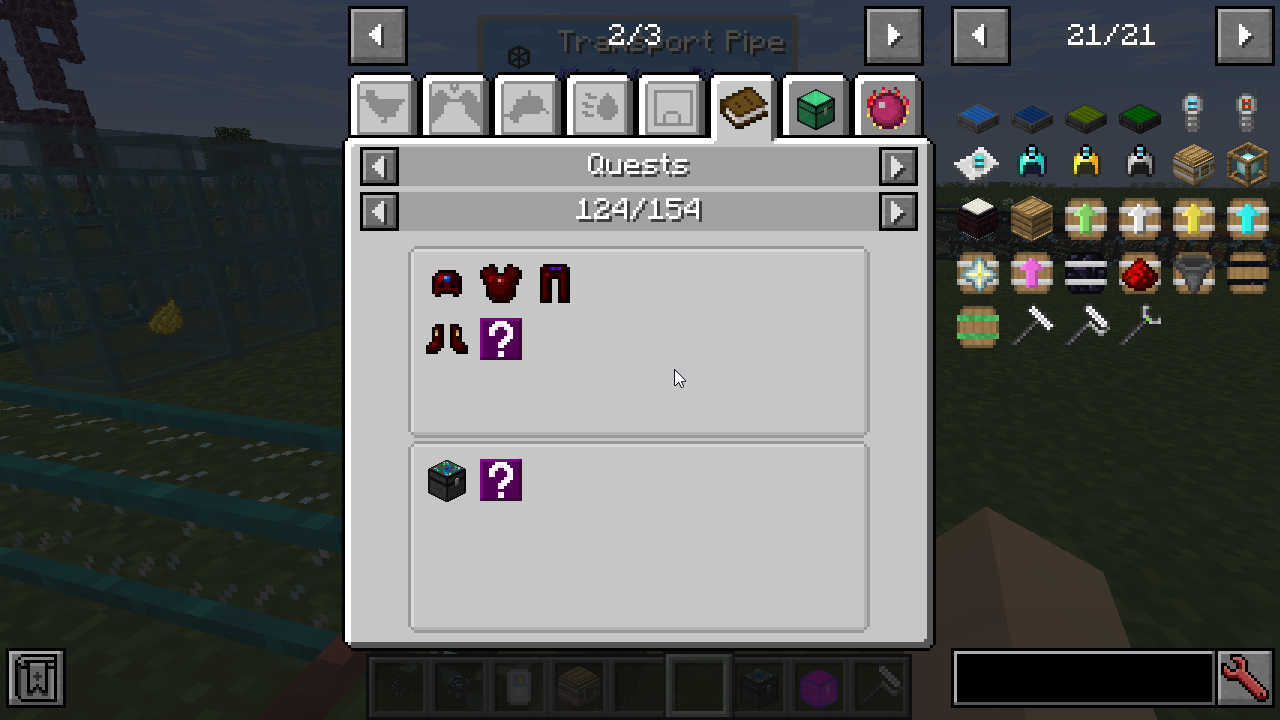
Task: Show the previous recipe category tab page
Action: 377,36
